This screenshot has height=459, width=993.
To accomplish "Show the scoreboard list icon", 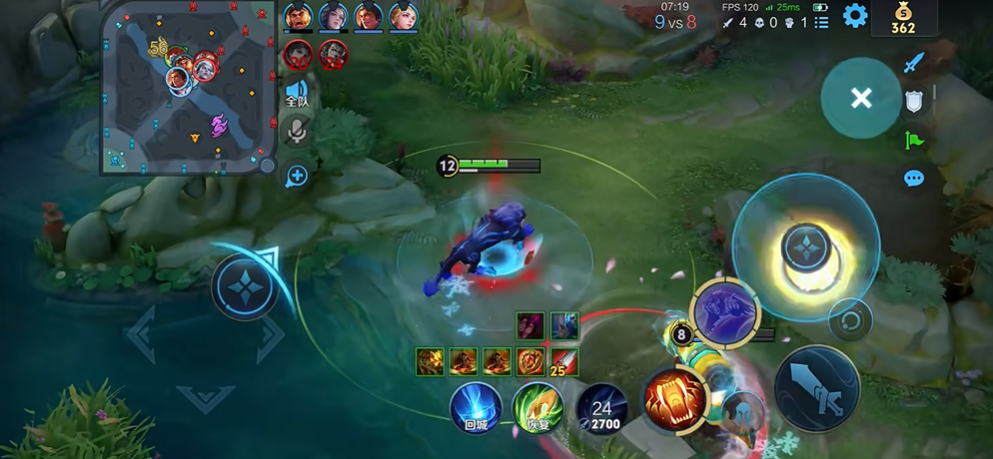I will tap(821, 21).
